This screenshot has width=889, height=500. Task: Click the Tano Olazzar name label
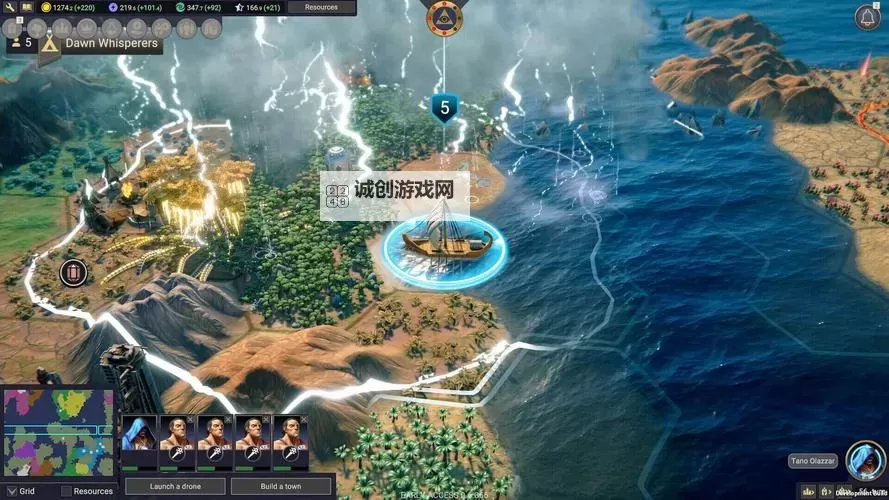(812, 461)
